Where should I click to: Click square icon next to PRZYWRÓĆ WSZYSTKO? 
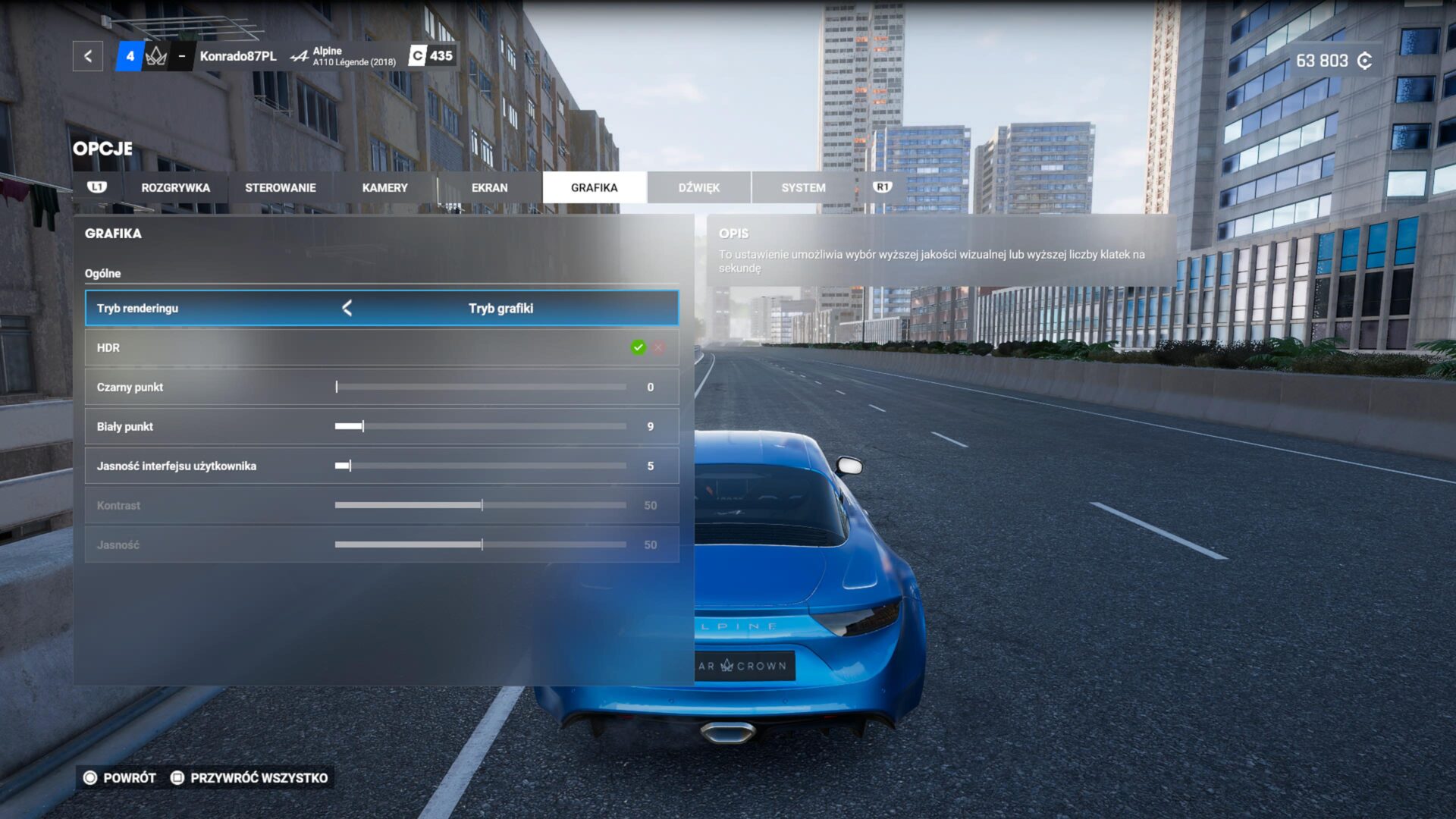coord(179,777)
